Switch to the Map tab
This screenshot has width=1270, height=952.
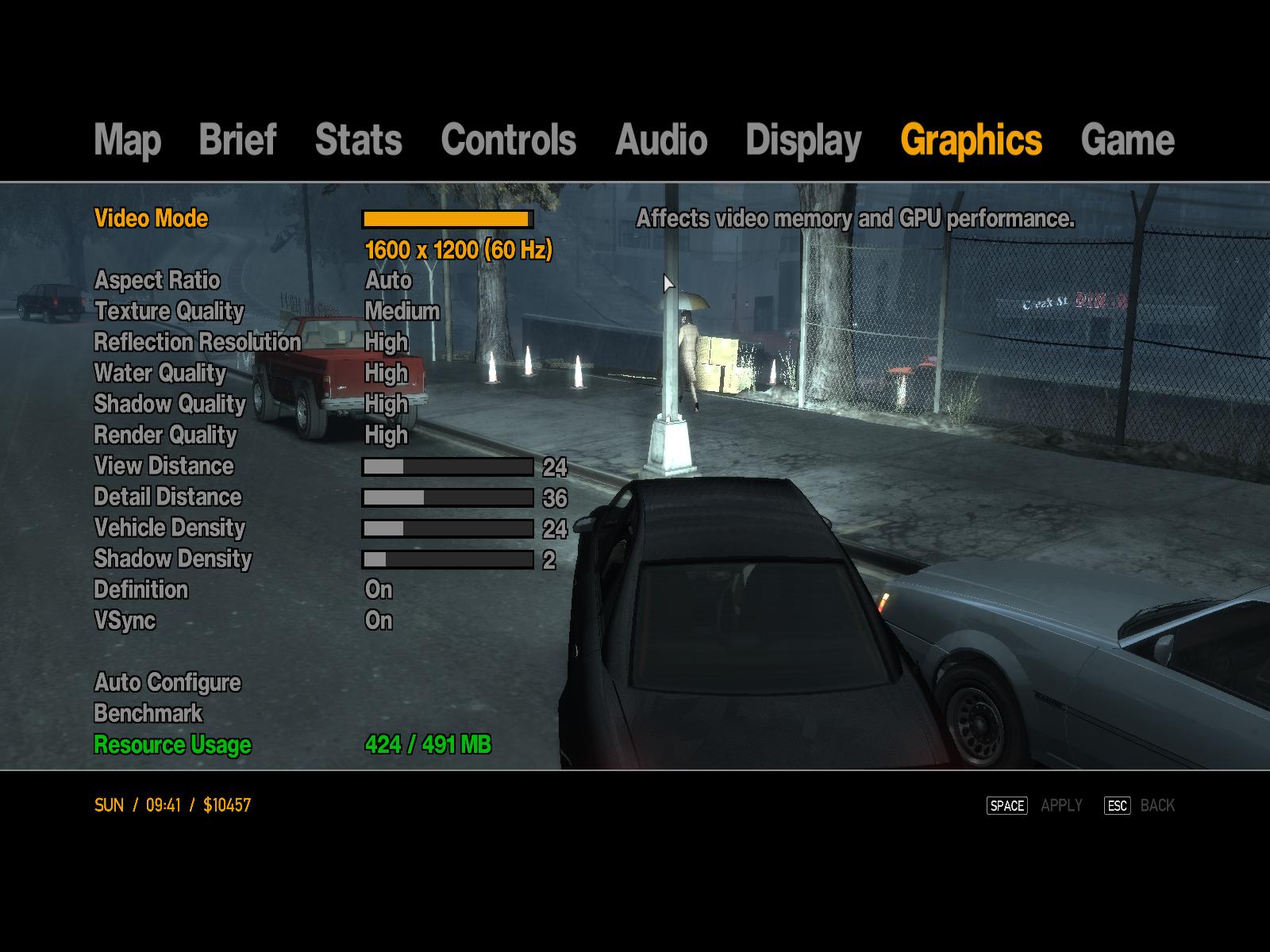pyautogui.click(x=127, y=140)
